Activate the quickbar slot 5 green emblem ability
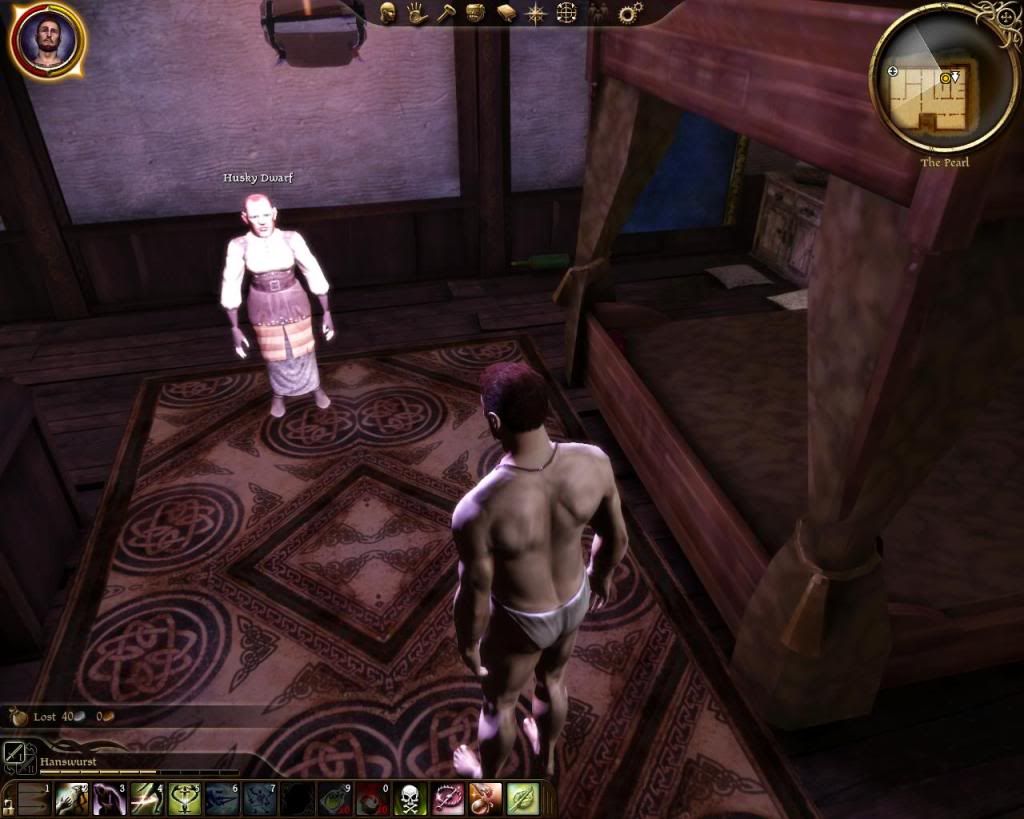The height and width of the screenshot is (819, 1024). point(184,799)
